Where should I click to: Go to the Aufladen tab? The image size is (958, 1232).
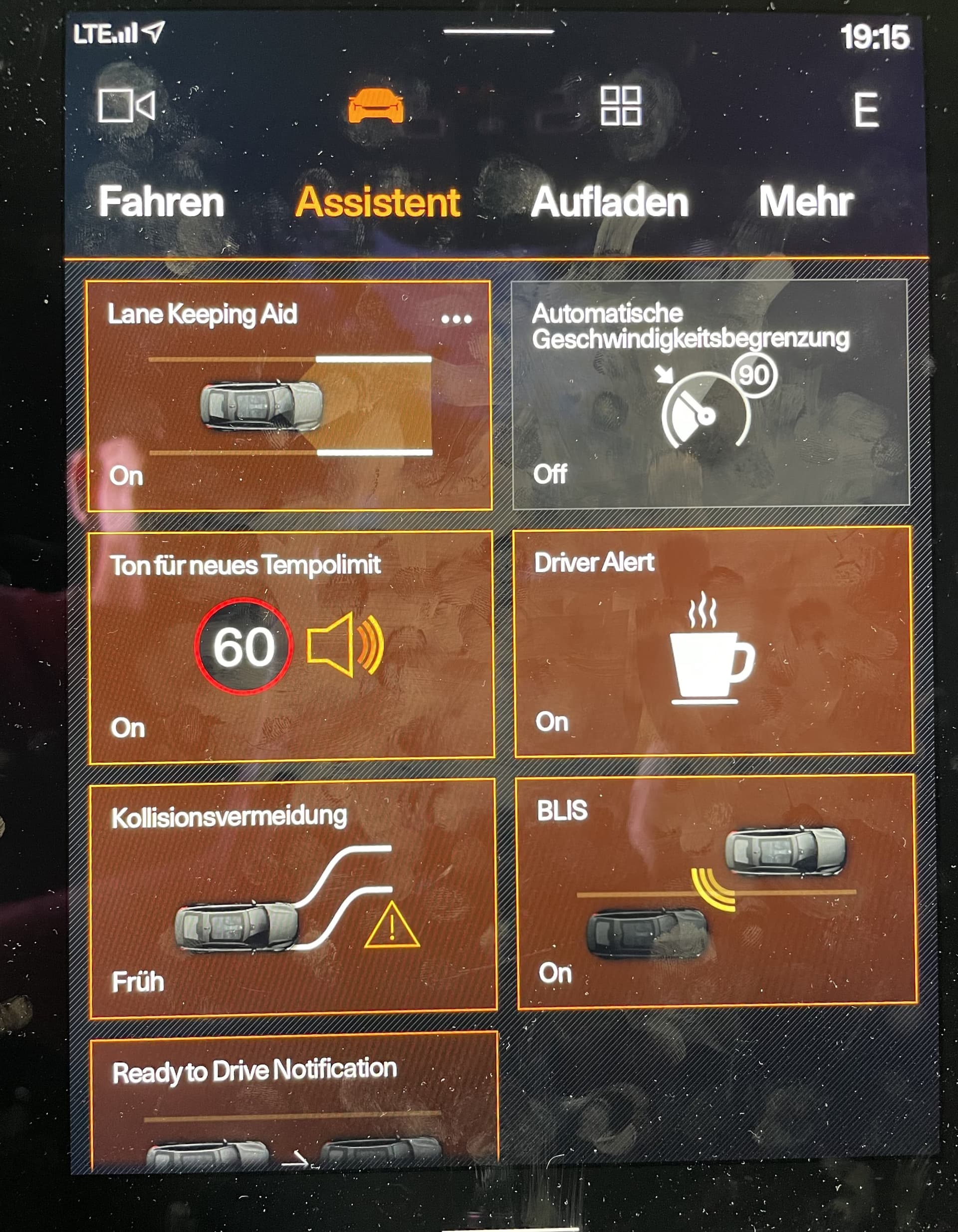click(610, 202)
